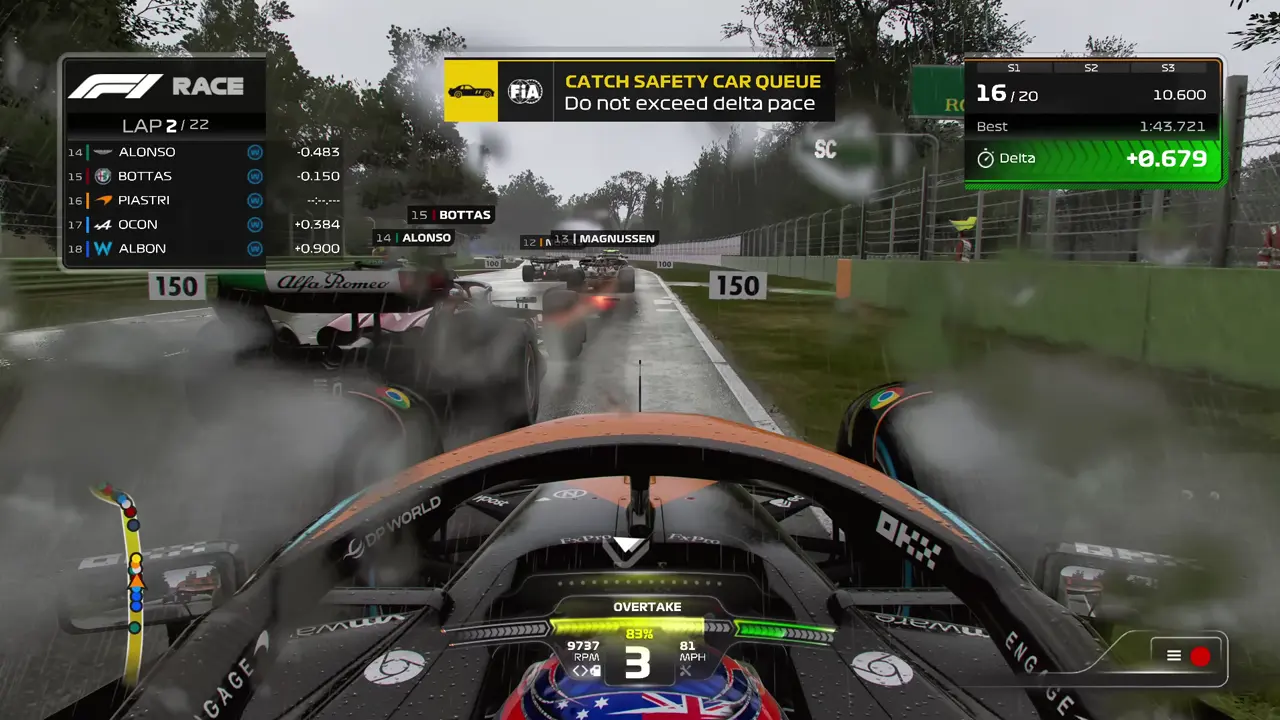This screenshot has height=720, width=1280.
Task: Click the Bottas driver tag above the car
Action: 451,215
